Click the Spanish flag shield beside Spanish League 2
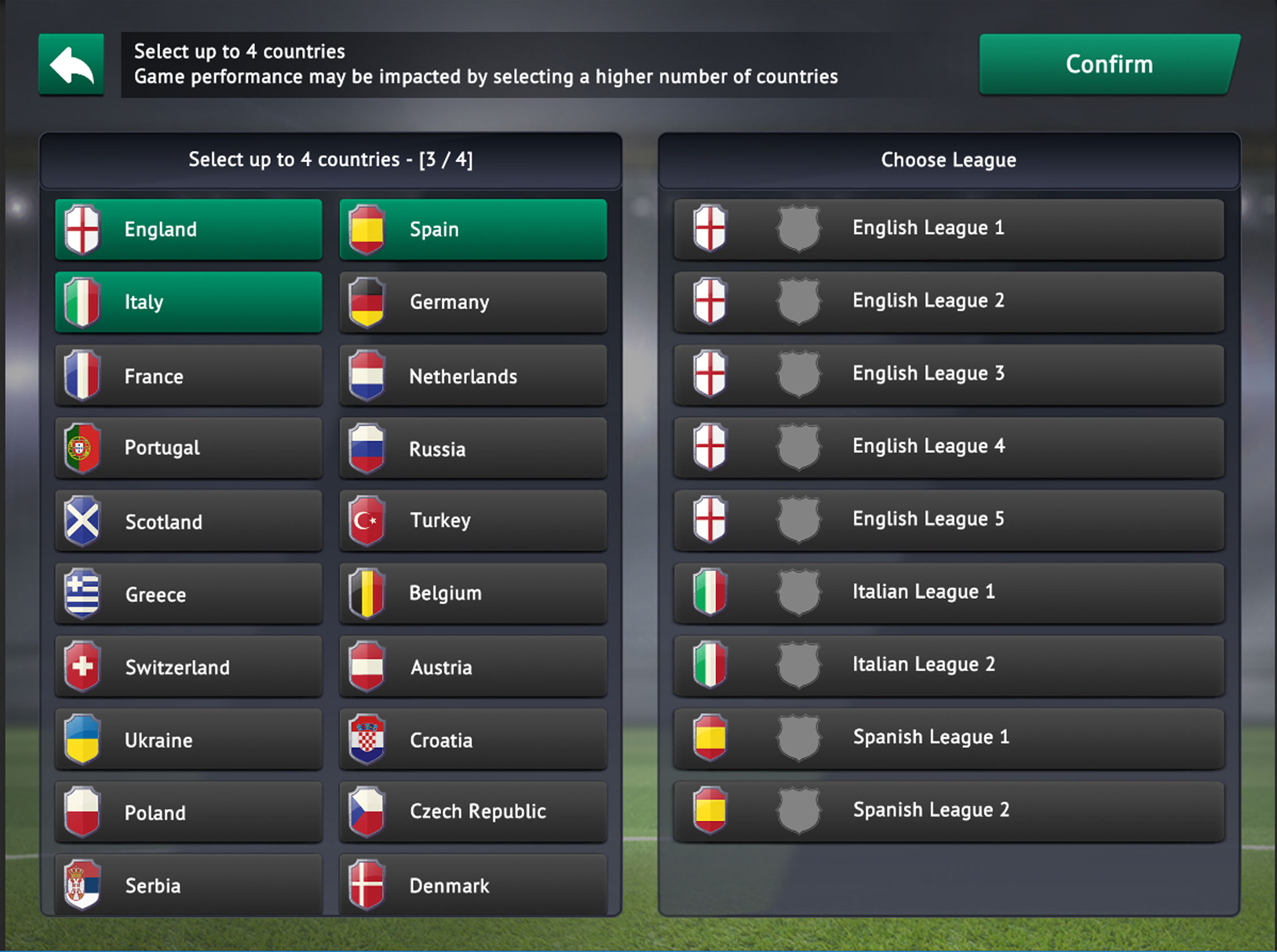Image resolution: width=1277 pixels, height=952 pixels. (711, 809)
